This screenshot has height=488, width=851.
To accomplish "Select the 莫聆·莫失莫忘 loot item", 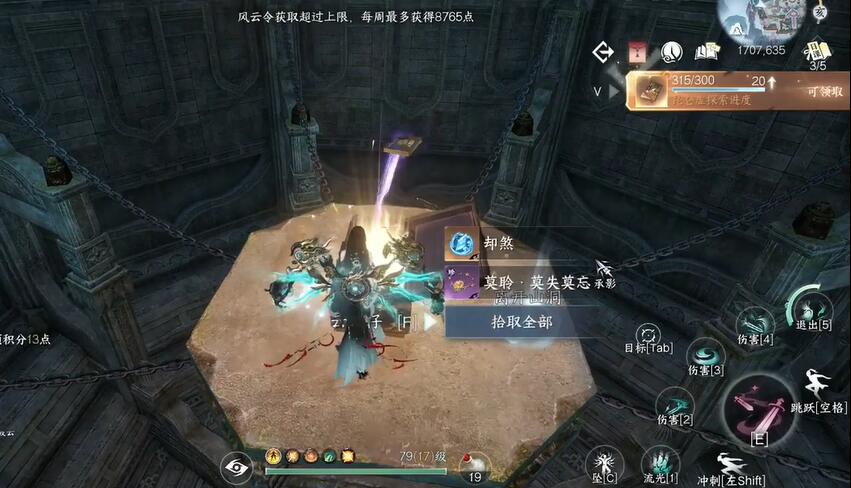I will pos(520,284).
